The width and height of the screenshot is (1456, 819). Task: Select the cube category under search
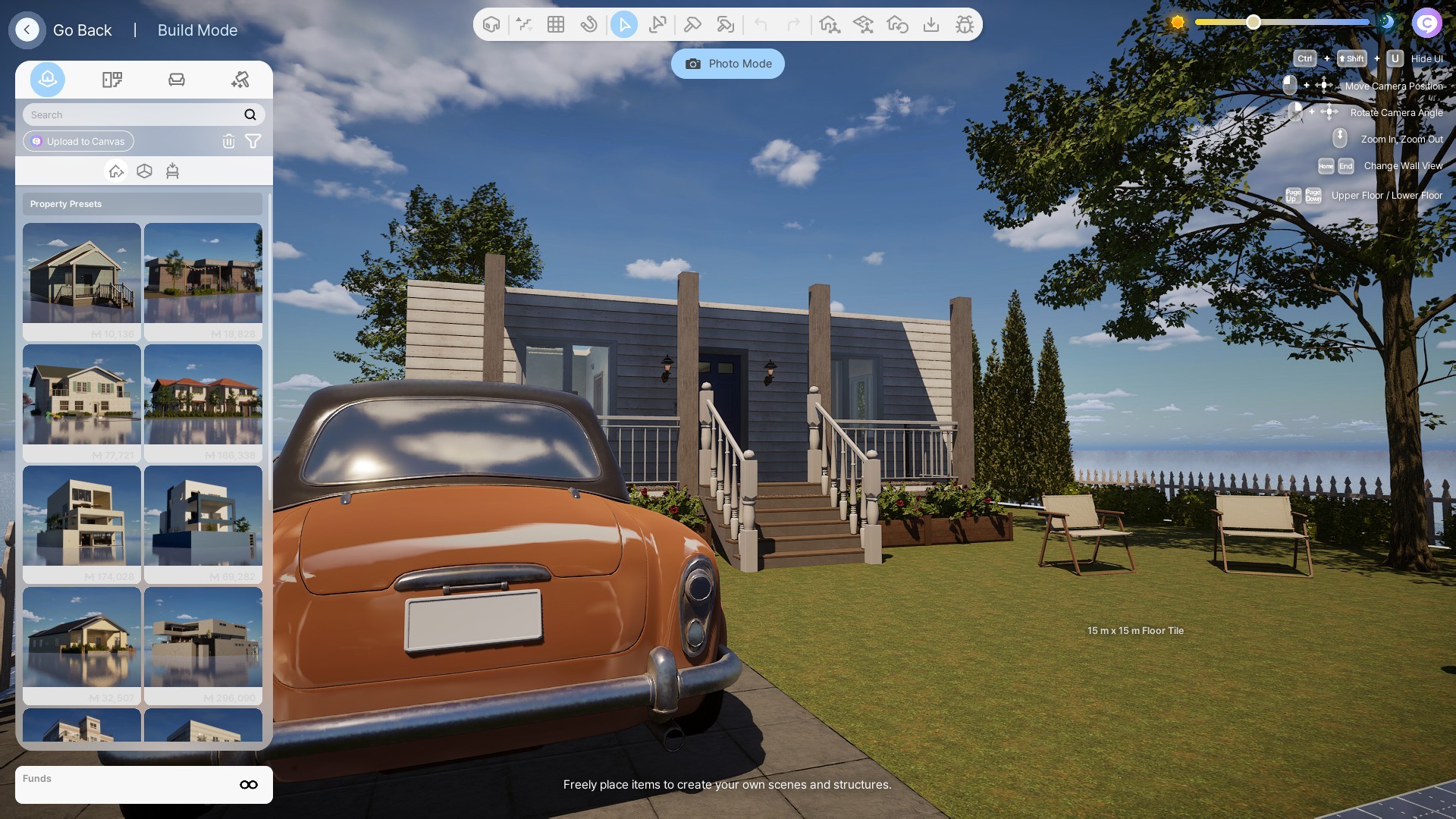pyautogui.click(x=144, y=171)
